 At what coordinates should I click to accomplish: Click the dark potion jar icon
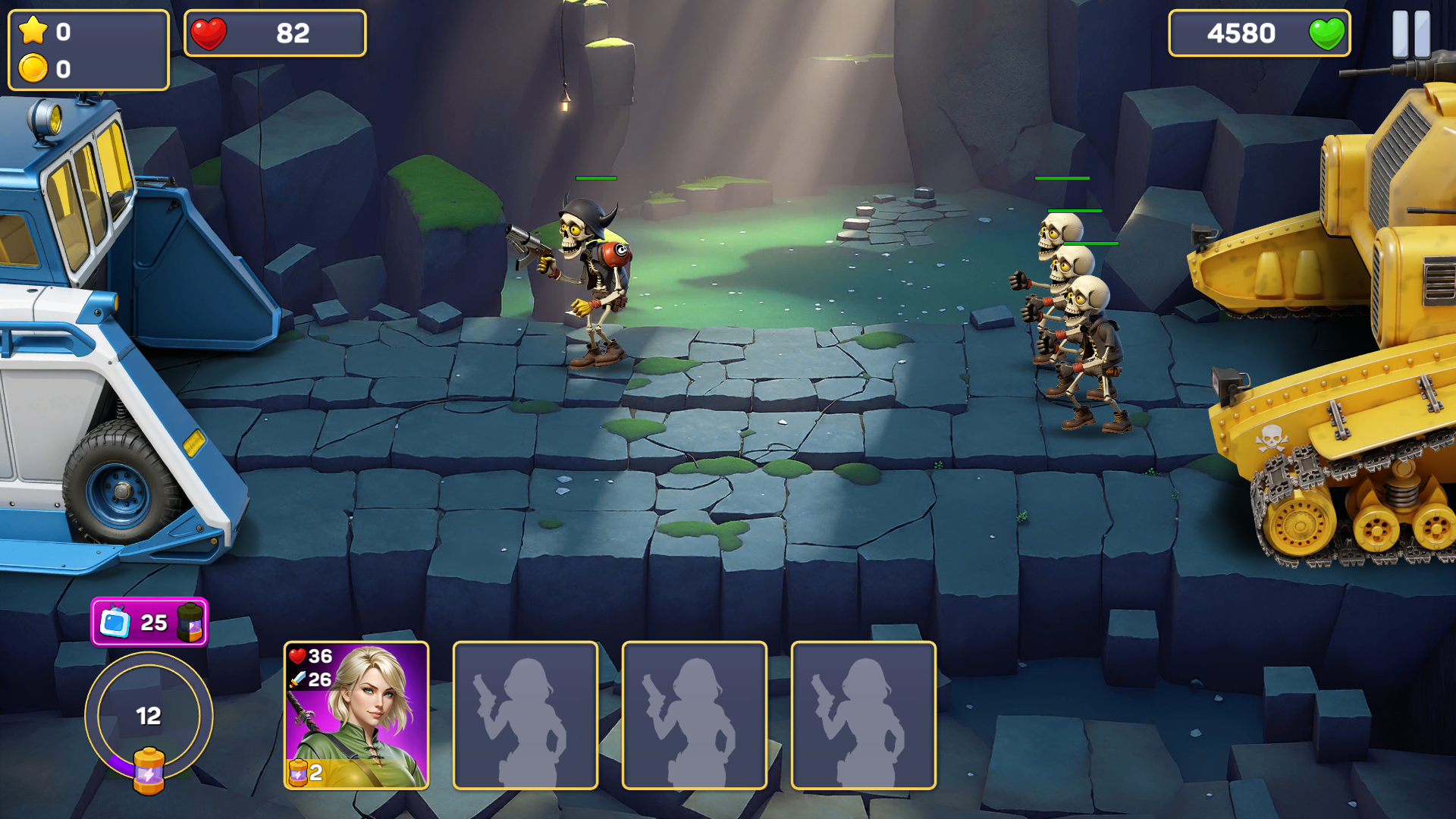pos(189,624)
